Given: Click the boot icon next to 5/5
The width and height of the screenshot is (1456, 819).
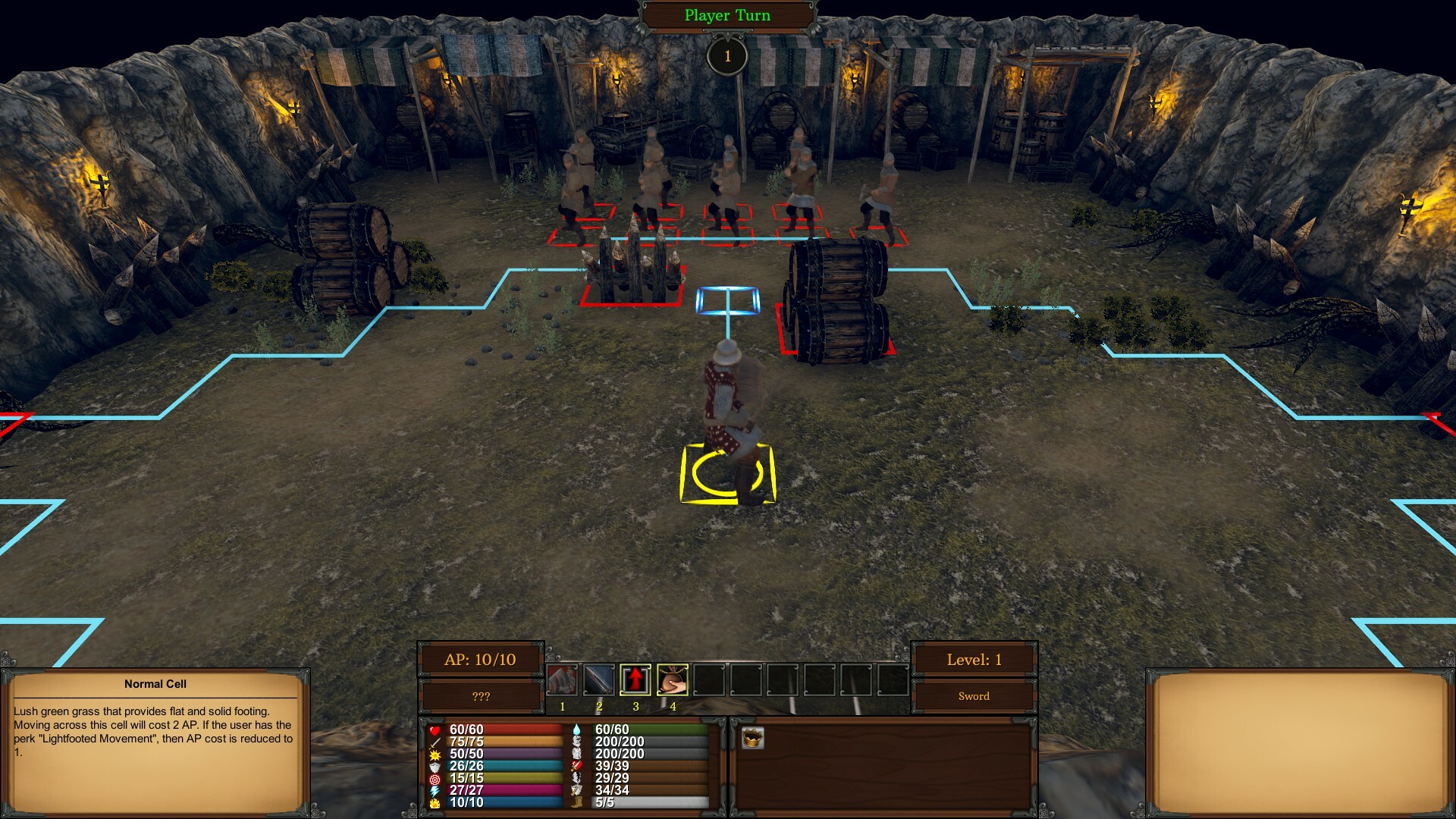Looking at the screenshot, I should [x=578, y=802].
